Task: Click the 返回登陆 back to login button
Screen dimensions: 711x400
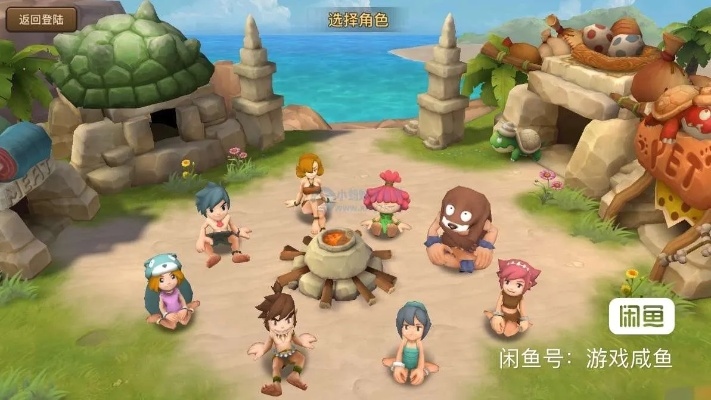Action: 39,18
